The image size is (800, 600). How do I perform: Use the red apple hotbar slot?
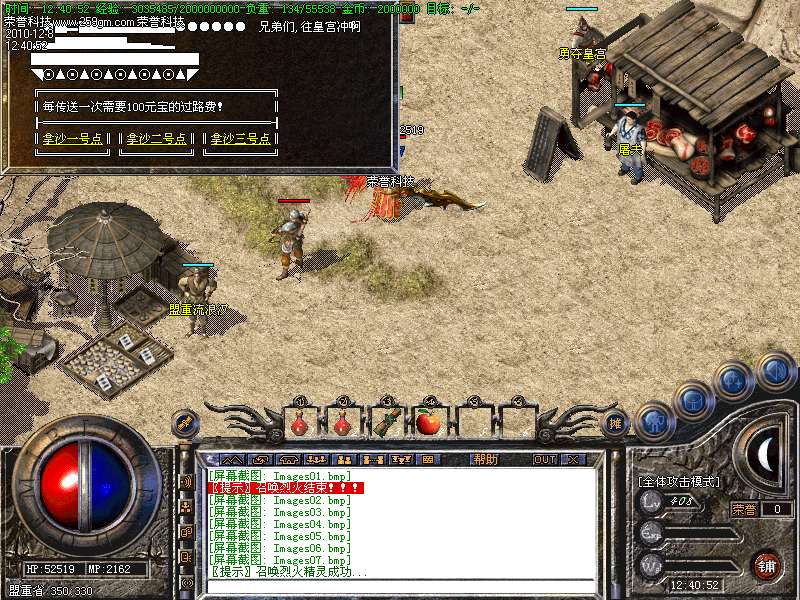click(x=429, y=423)
